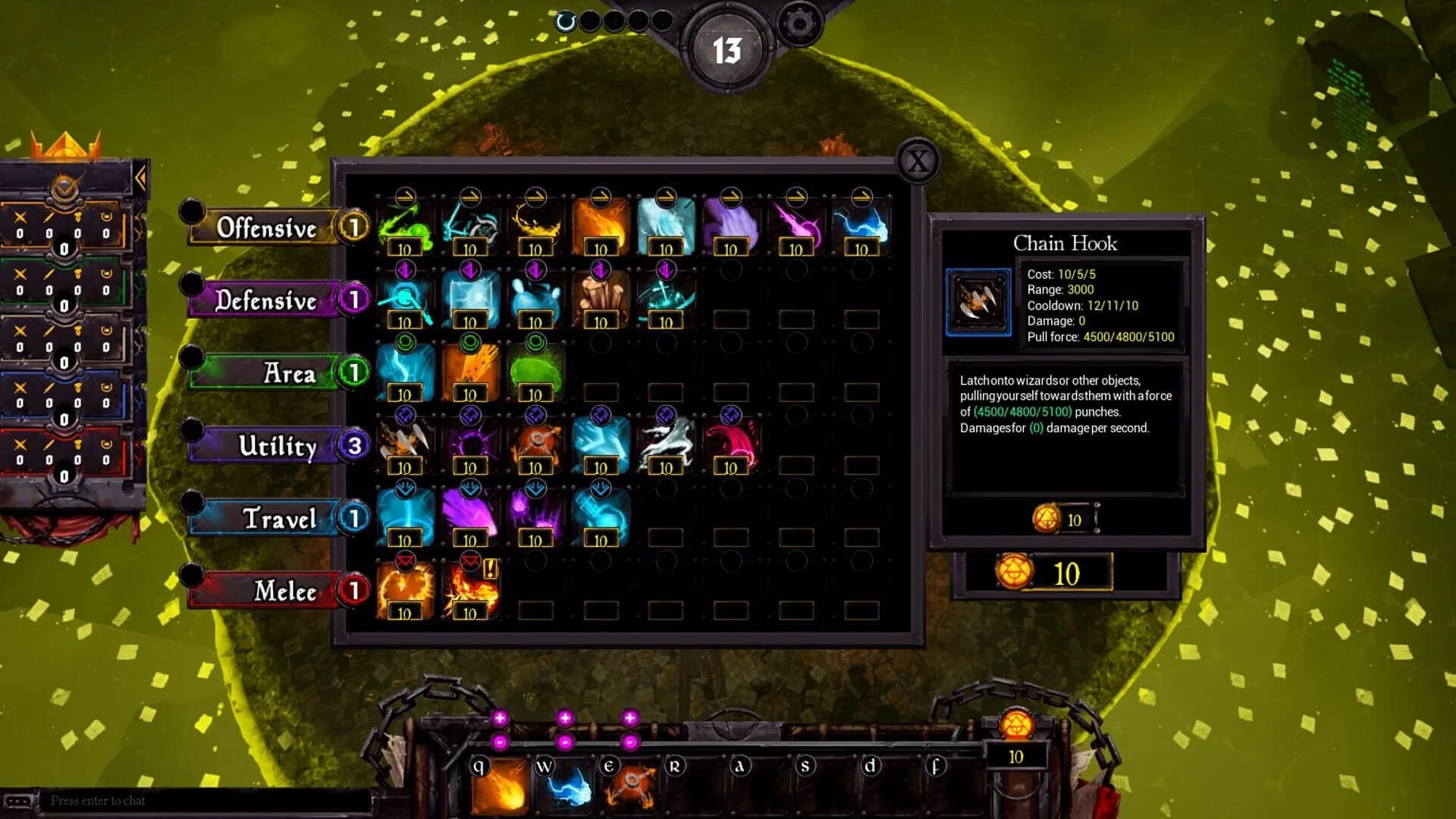
Task: Click a pink plus stat upgrade button
Action: click(500, 716)
